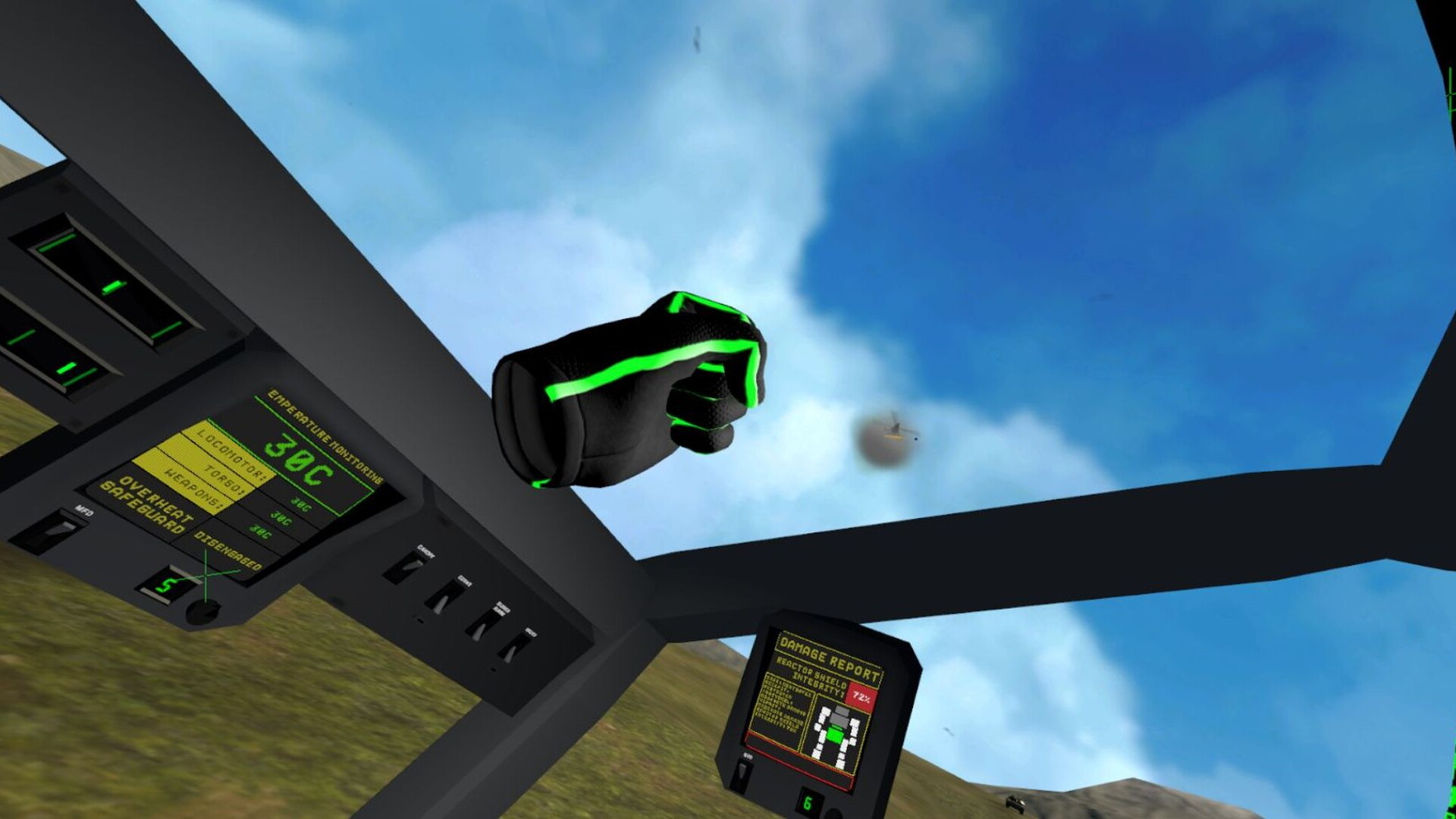Flip the small switch below the Damage Report screen
1456x819 pixels.
741,772
